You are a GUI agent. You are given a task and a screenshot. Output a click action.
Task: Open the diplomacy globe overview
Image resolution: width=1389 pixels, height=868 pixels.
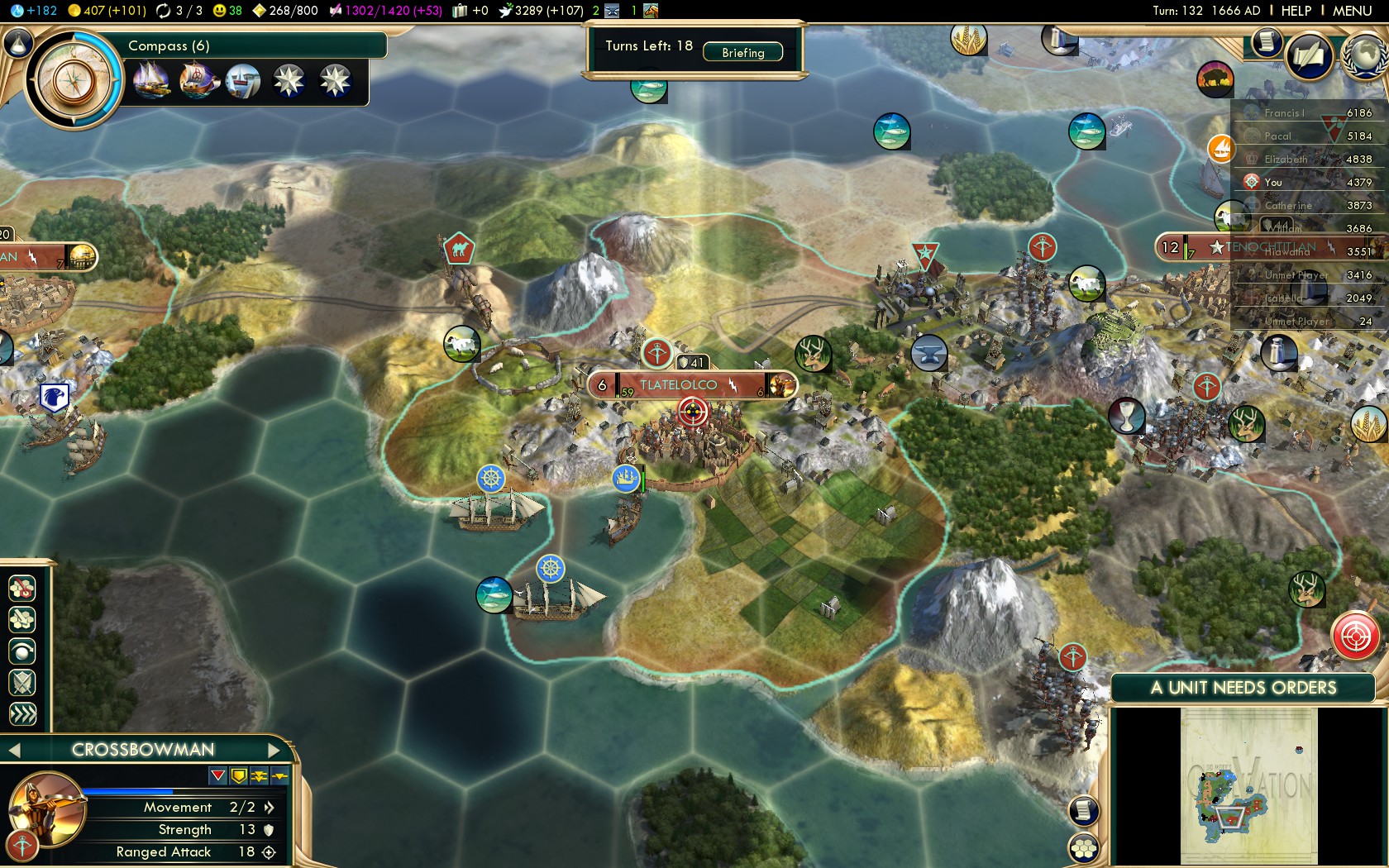pyautogui.click(x=1365, y=56)
